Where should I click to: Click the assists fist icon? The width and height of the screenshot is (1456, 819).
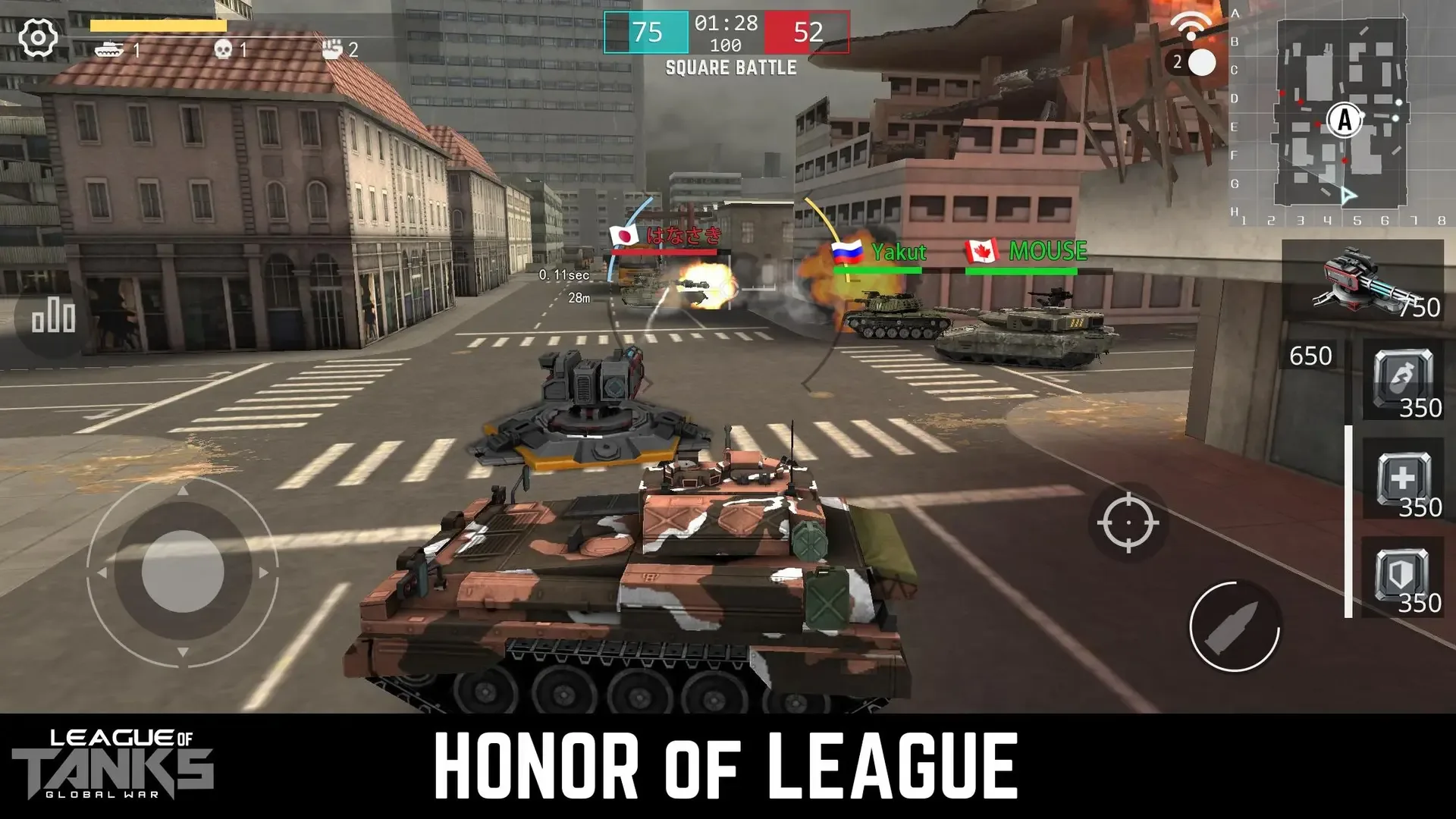tap(332, 47)
